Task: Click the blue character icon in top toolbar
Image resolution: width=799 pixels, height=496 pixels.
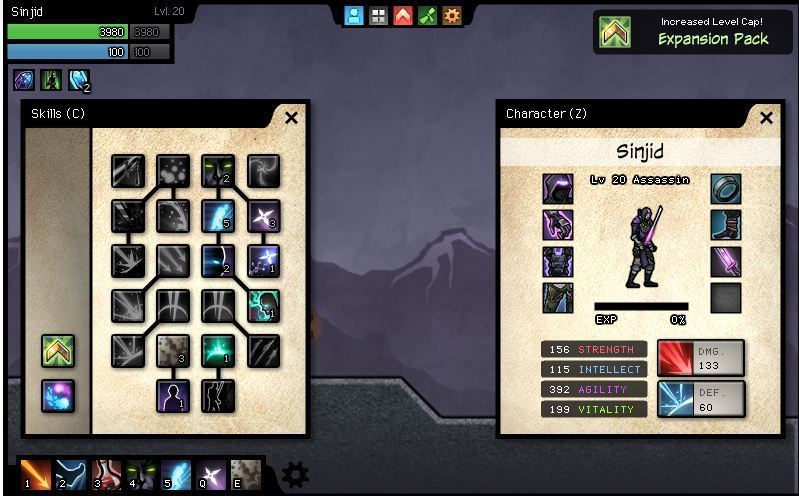Action: 354,16
